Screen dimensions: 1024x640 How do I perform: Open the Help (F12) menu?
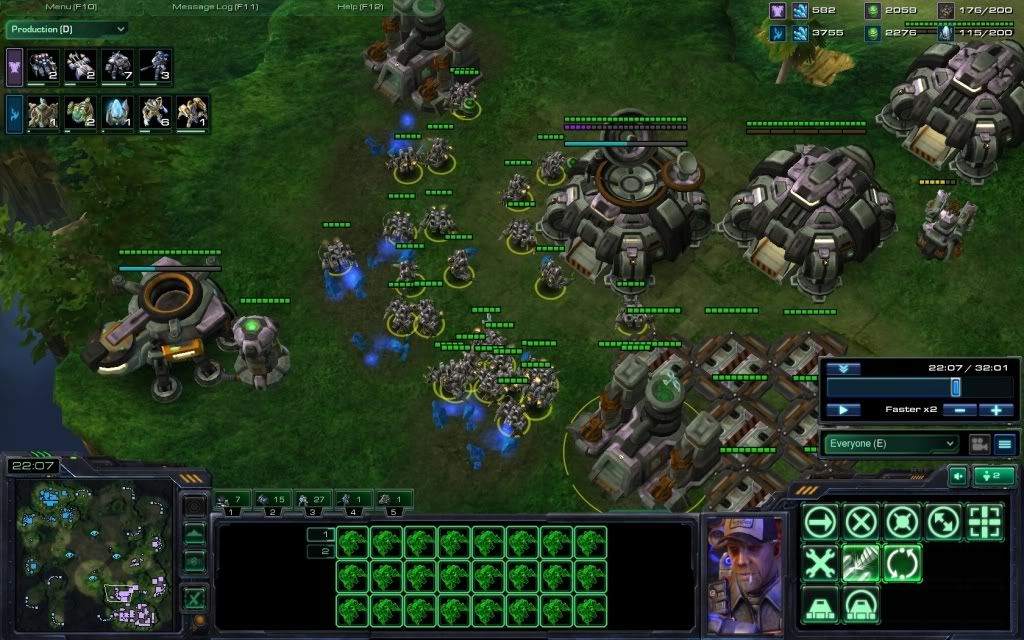(361, 6)
